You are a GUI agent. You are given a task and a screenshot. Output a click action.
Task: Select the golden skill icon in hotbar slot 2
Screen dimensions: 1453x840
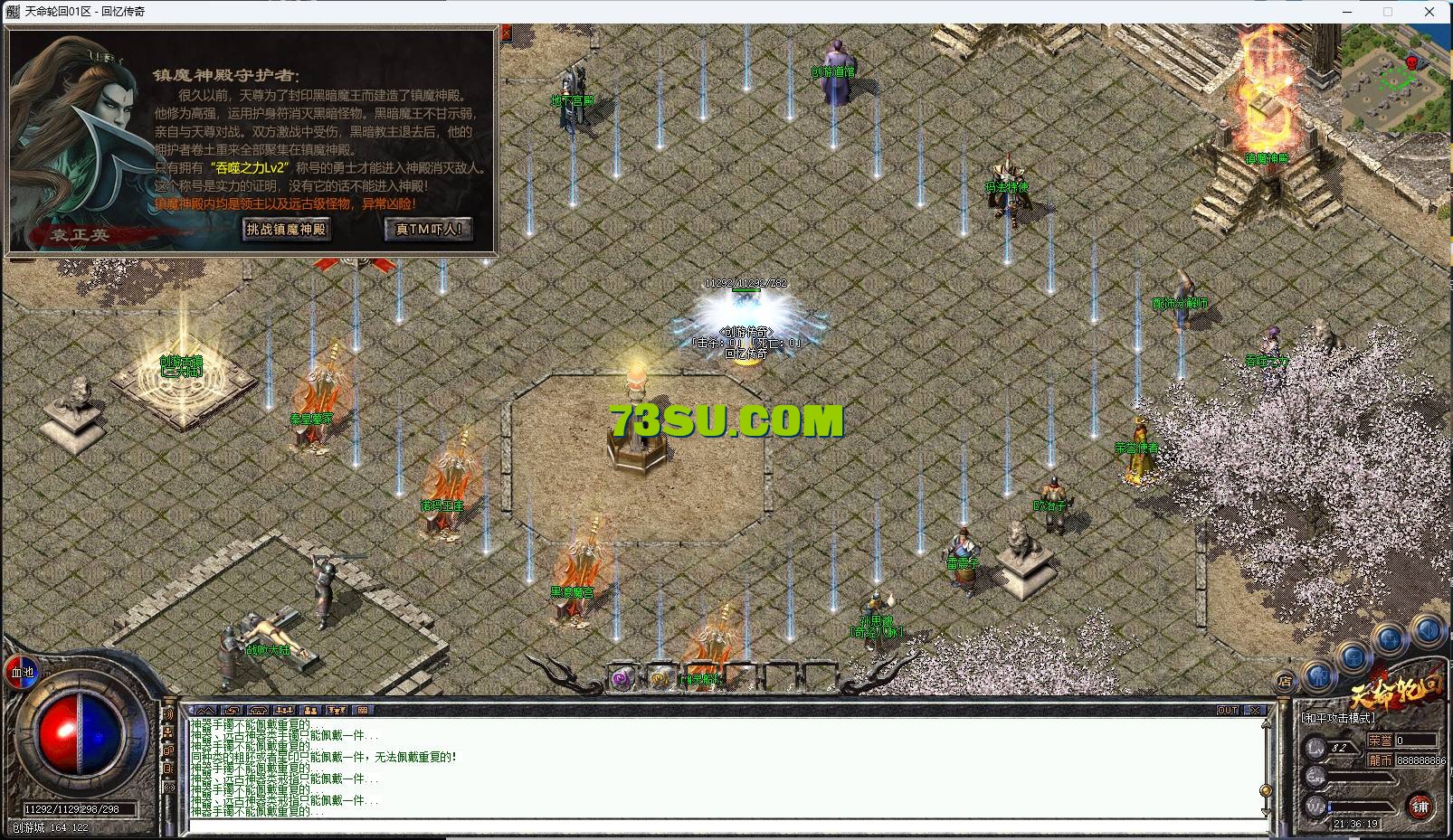click(x=660, y=680)
